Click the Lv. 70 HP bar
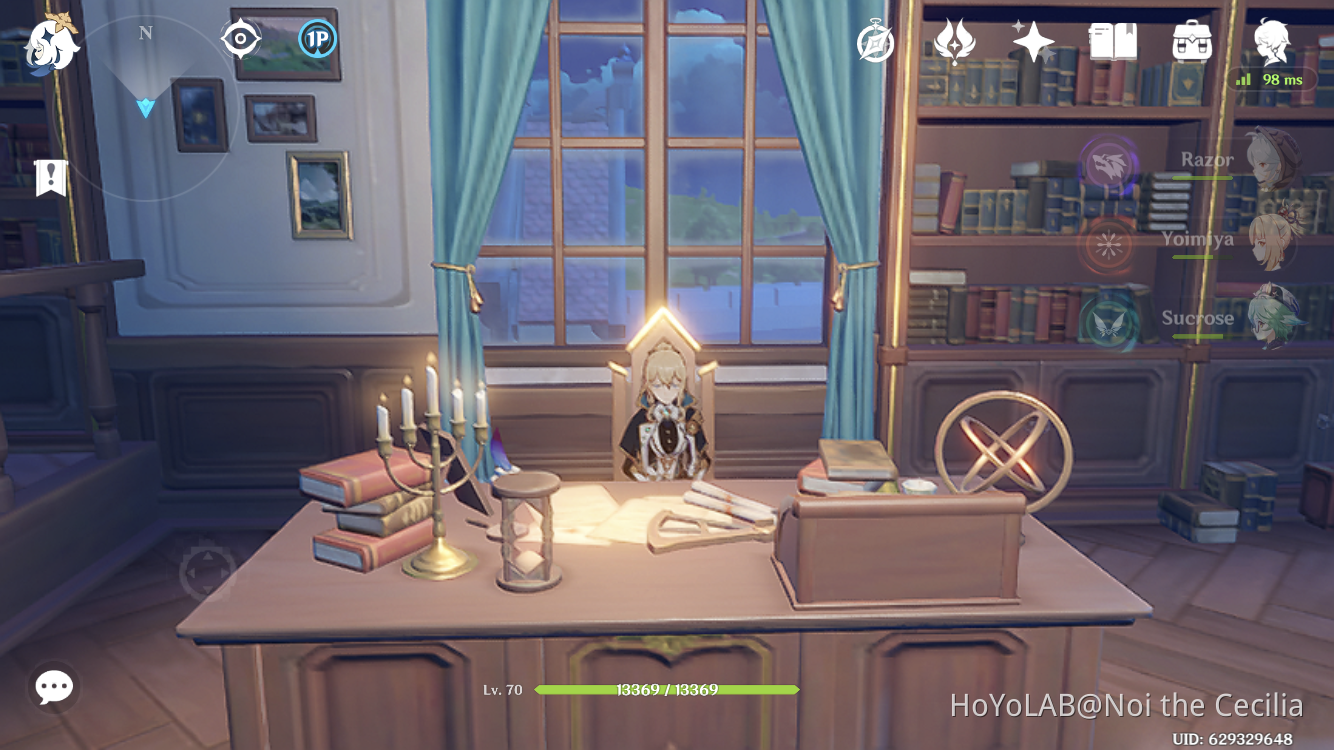Image resolution: width=1334 pixels, height=750 pixels. (665, 690)
